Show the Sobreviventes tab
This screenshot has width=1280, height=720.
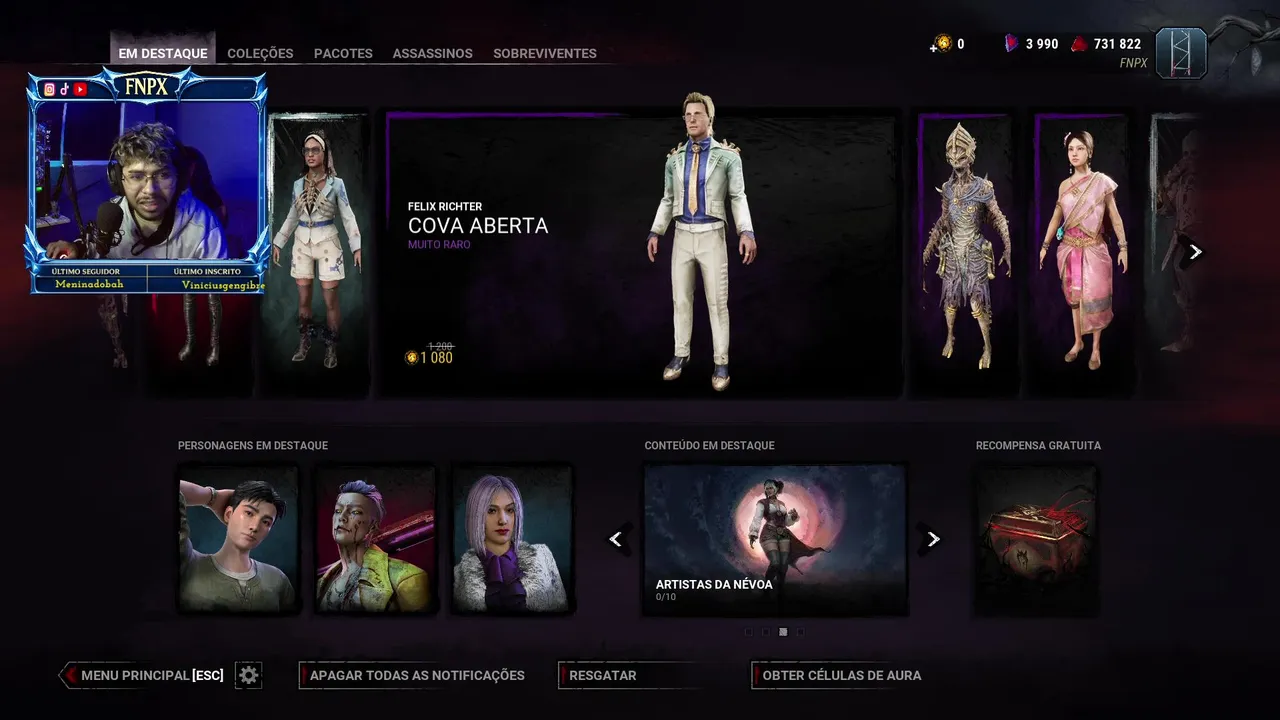pos(544,53)
